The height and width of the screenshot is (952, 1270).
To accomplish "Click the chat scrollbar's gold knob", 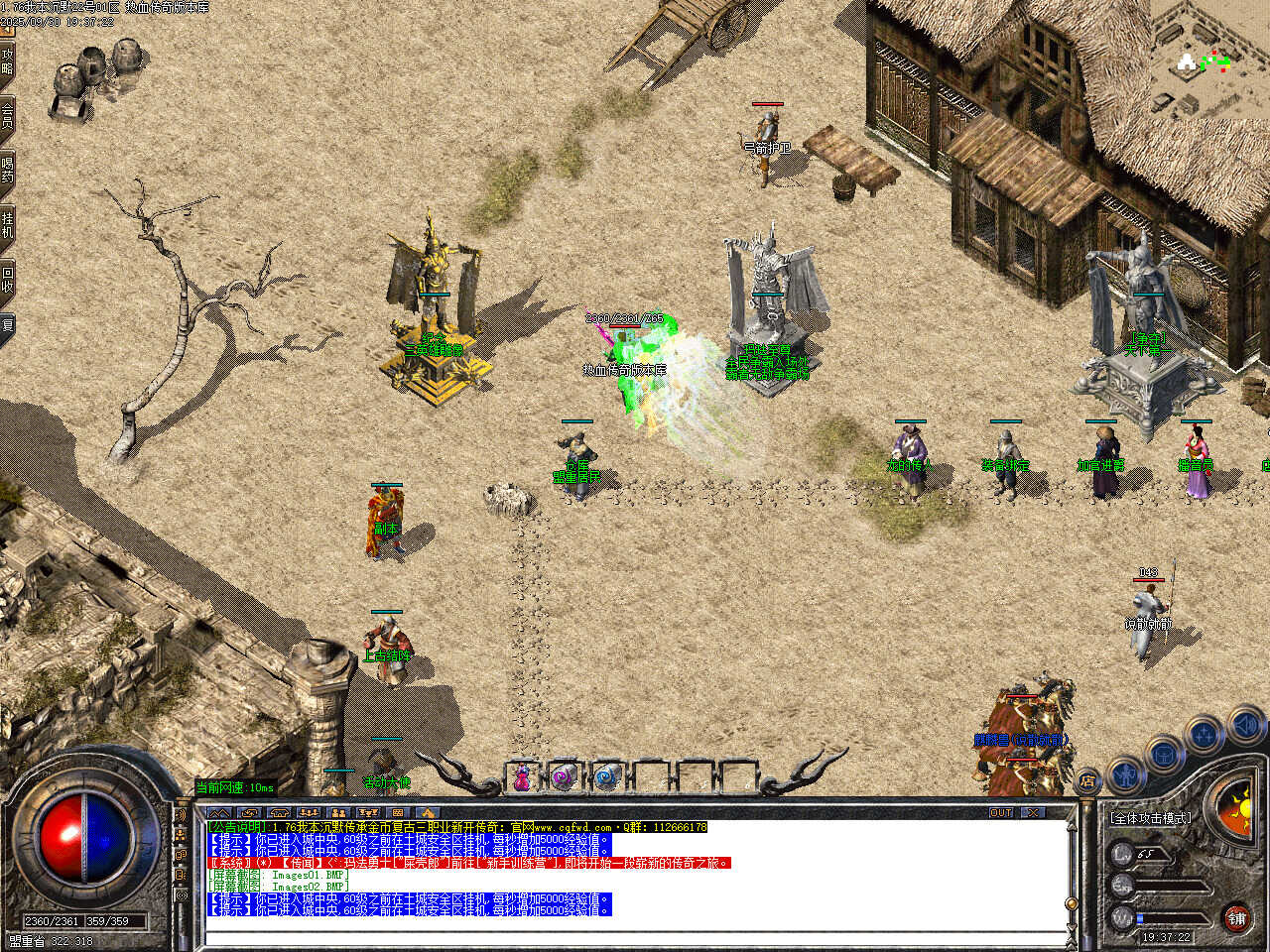I will (1071, 903).
